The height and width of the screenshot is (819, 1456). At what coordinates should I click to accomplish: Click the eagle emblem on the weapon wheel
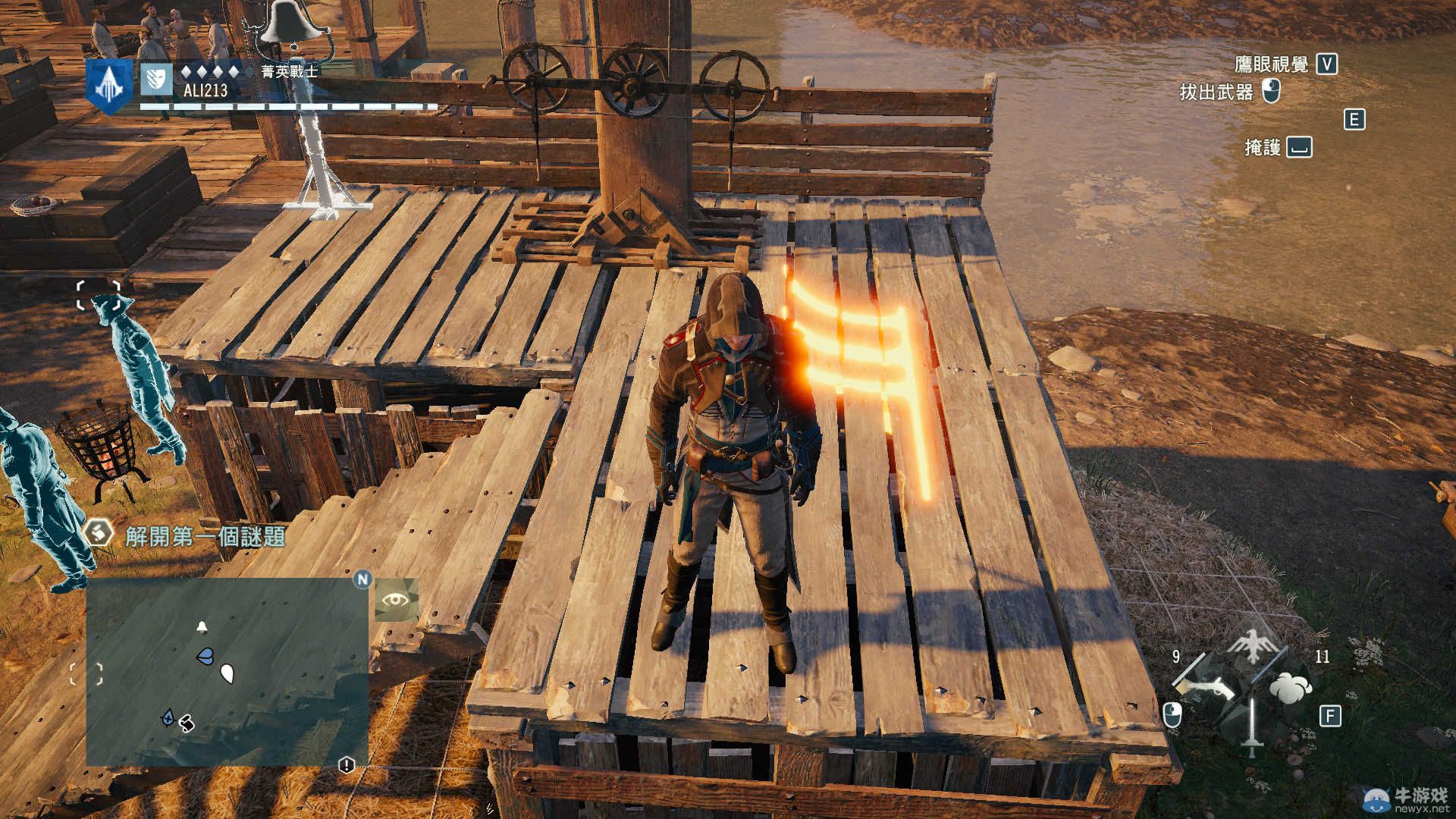coord(1250,646)
